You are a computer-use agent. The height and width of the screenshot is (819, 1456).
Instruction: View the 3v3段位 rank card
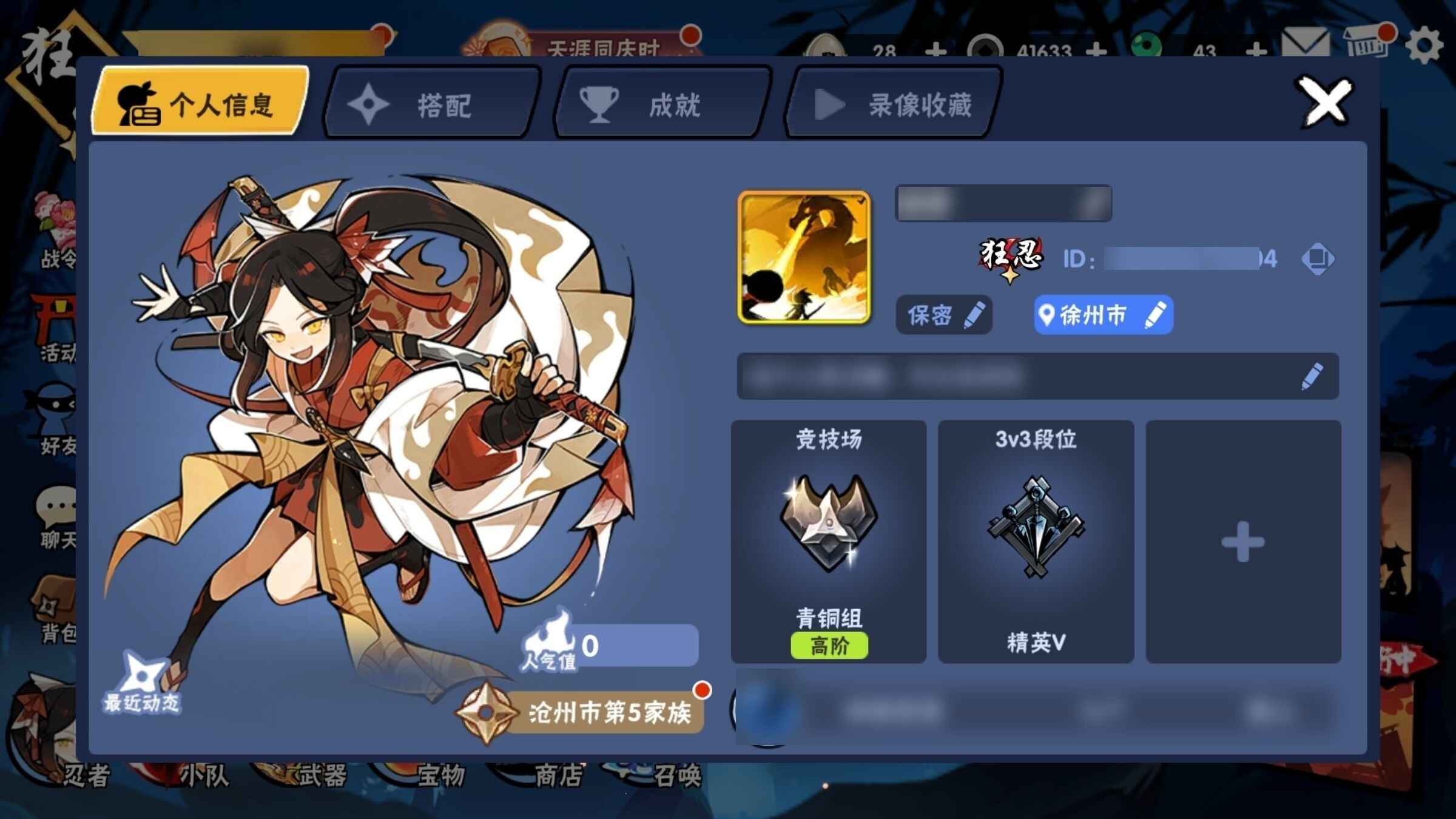1036,541
